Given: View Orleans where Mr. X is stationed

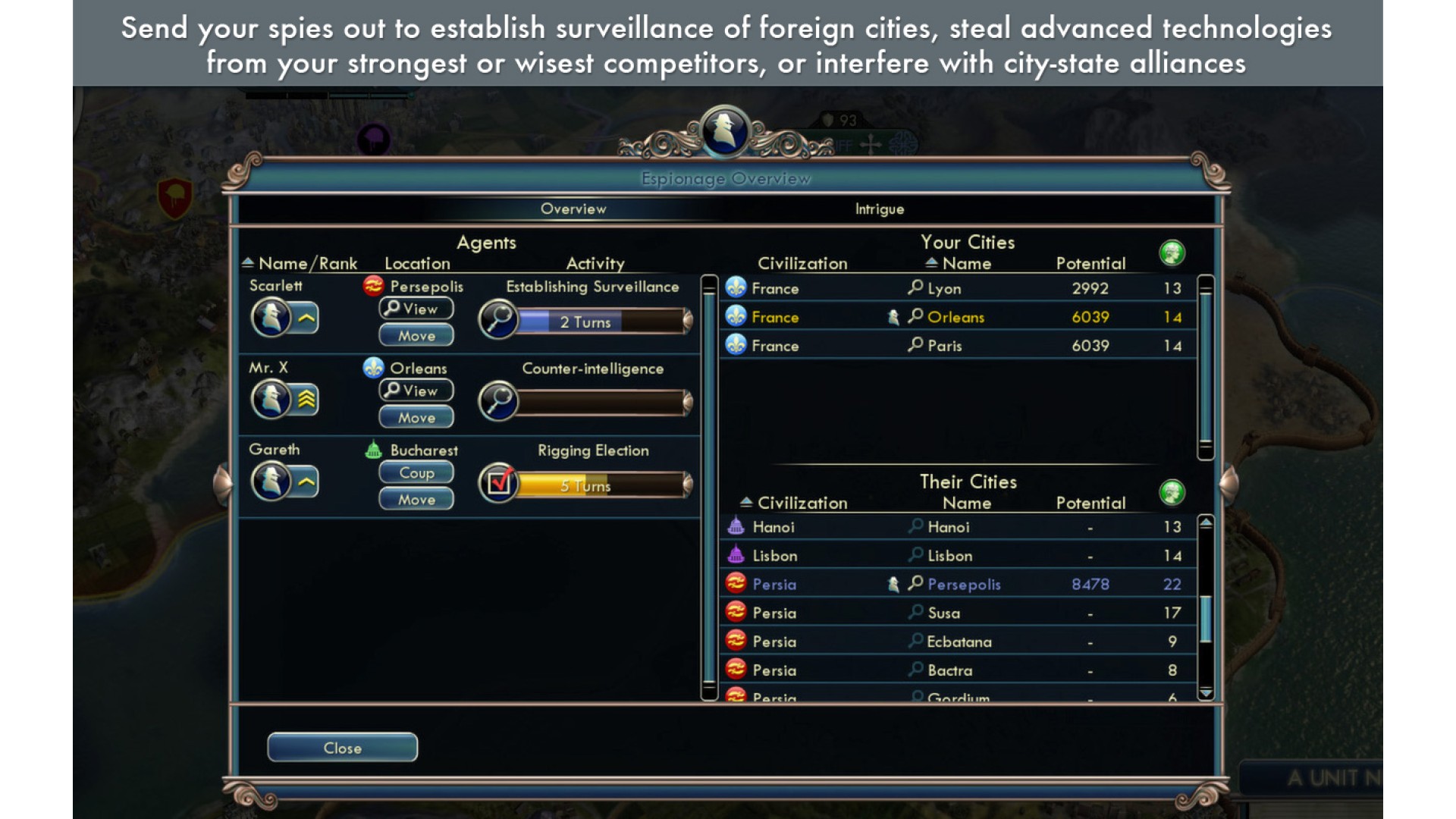Looking at the screenshot, I should [x=416, y=391].
